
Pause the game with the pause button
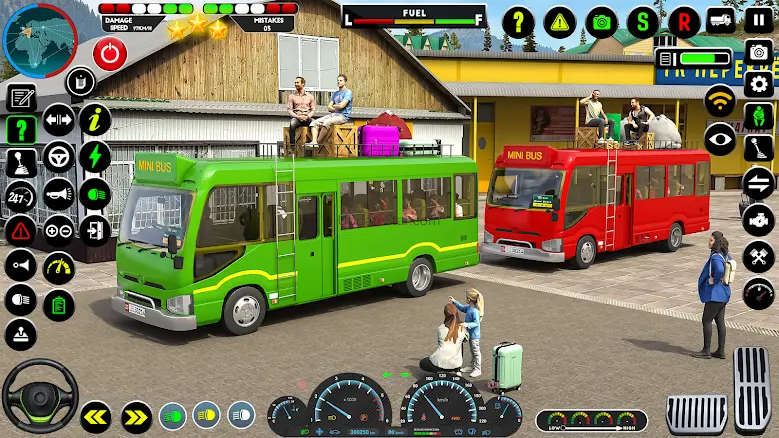[759, 20]
